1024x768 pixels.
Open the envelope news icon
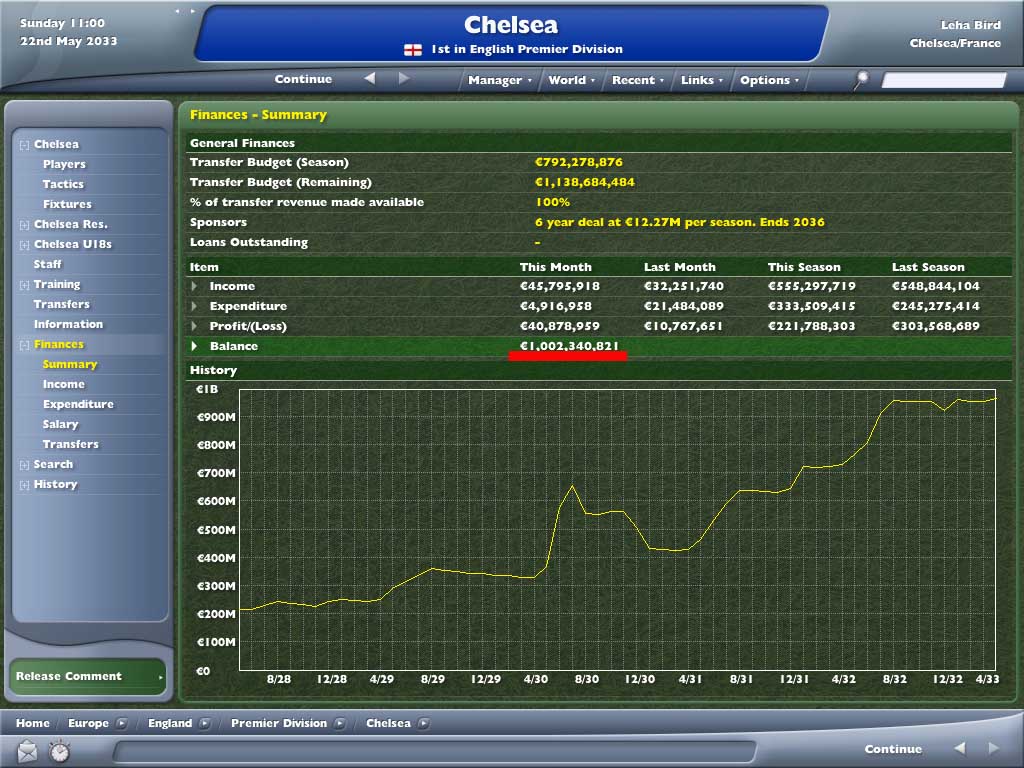coord(27,750)
